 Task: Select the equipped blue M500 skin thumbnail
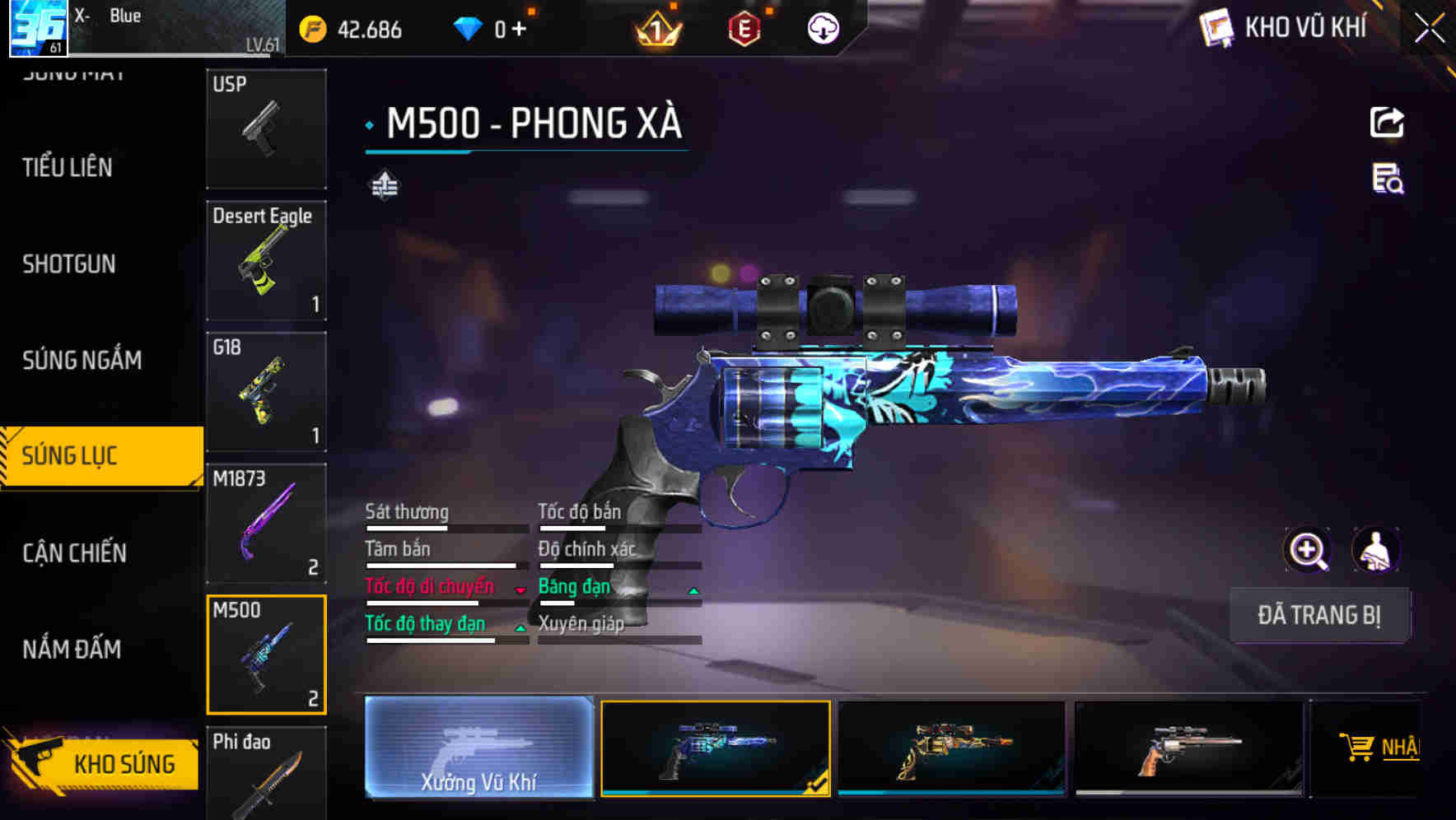pos(715,749)
